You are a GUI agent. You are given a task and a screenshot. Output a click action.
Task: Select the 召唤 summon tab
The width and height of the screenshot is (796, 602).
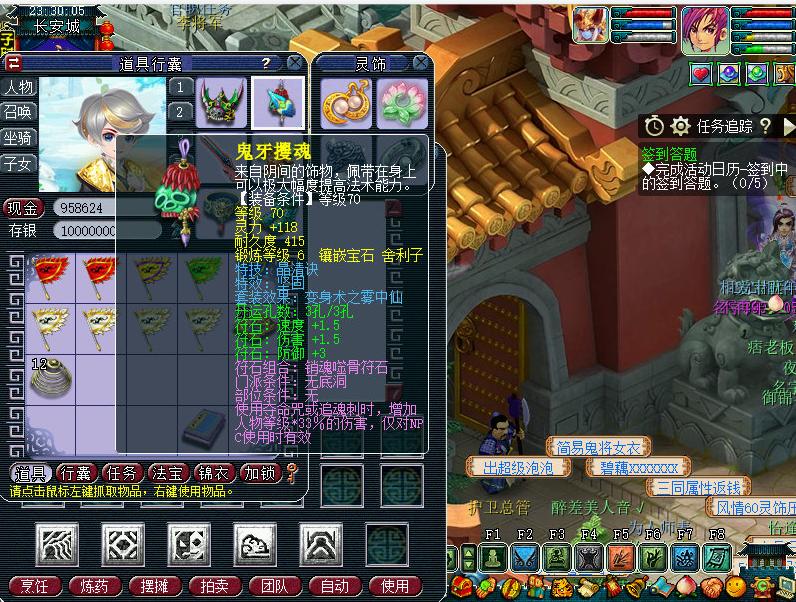[18, 112]
